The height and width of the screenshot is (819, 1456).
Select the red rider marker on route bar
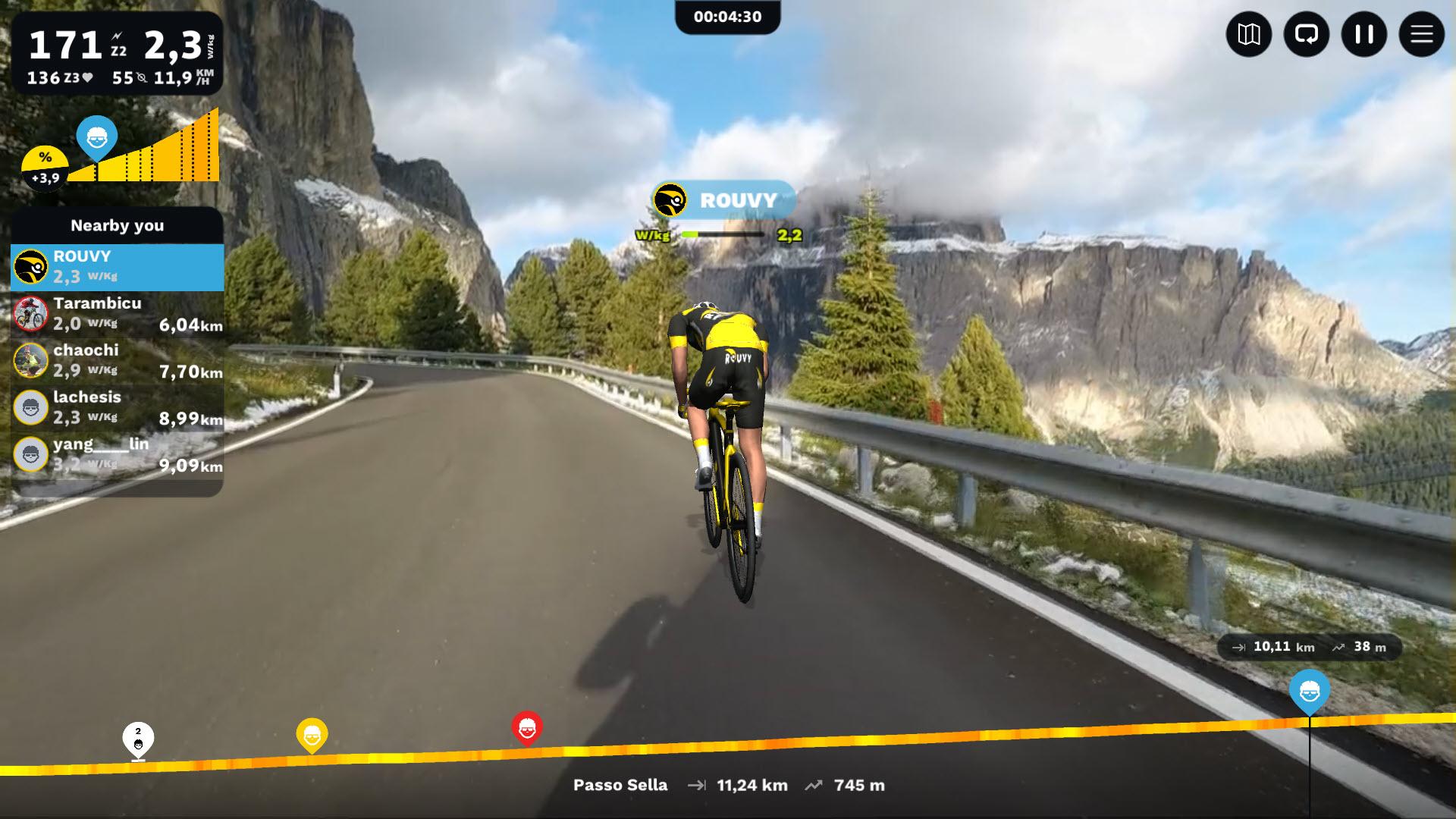point(527,728)
